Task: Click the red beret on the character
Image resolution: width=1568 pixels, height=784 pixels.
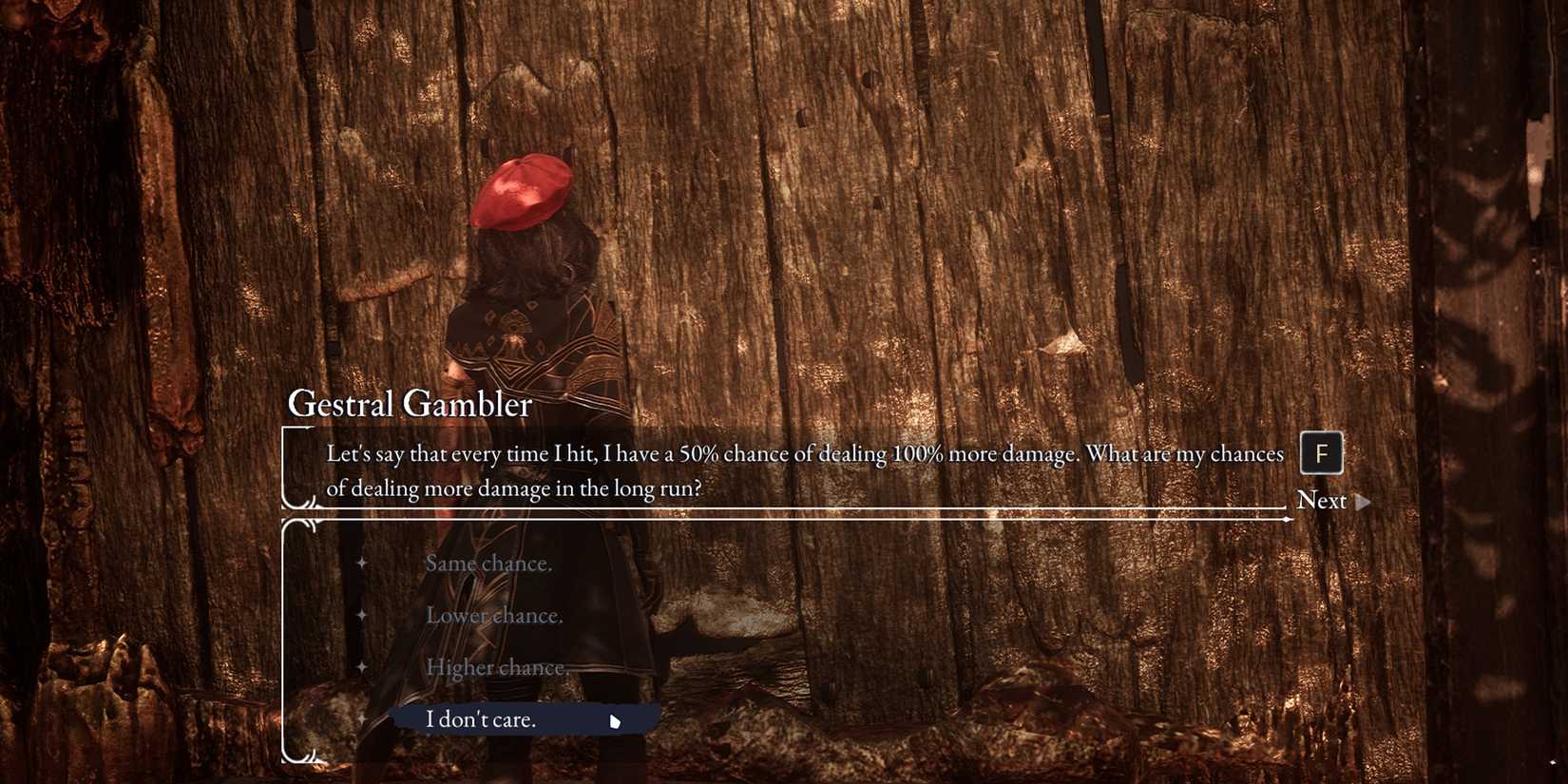Action: click(x=522, y=190)
